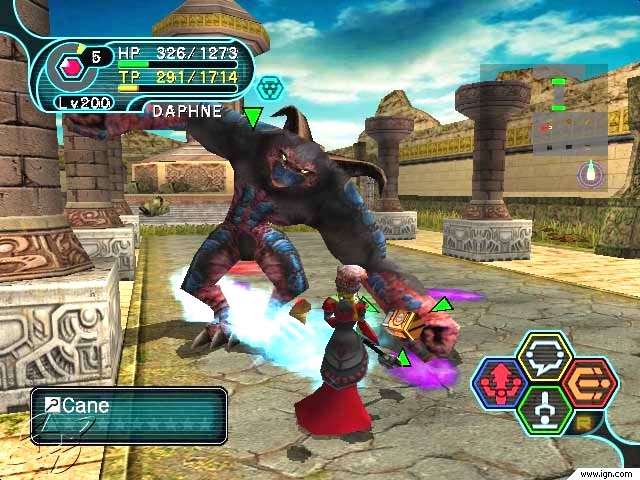The image size is (640, 480).
Task: Activate the red technique icon in the action palette
Action: click(x=499, y=383)
